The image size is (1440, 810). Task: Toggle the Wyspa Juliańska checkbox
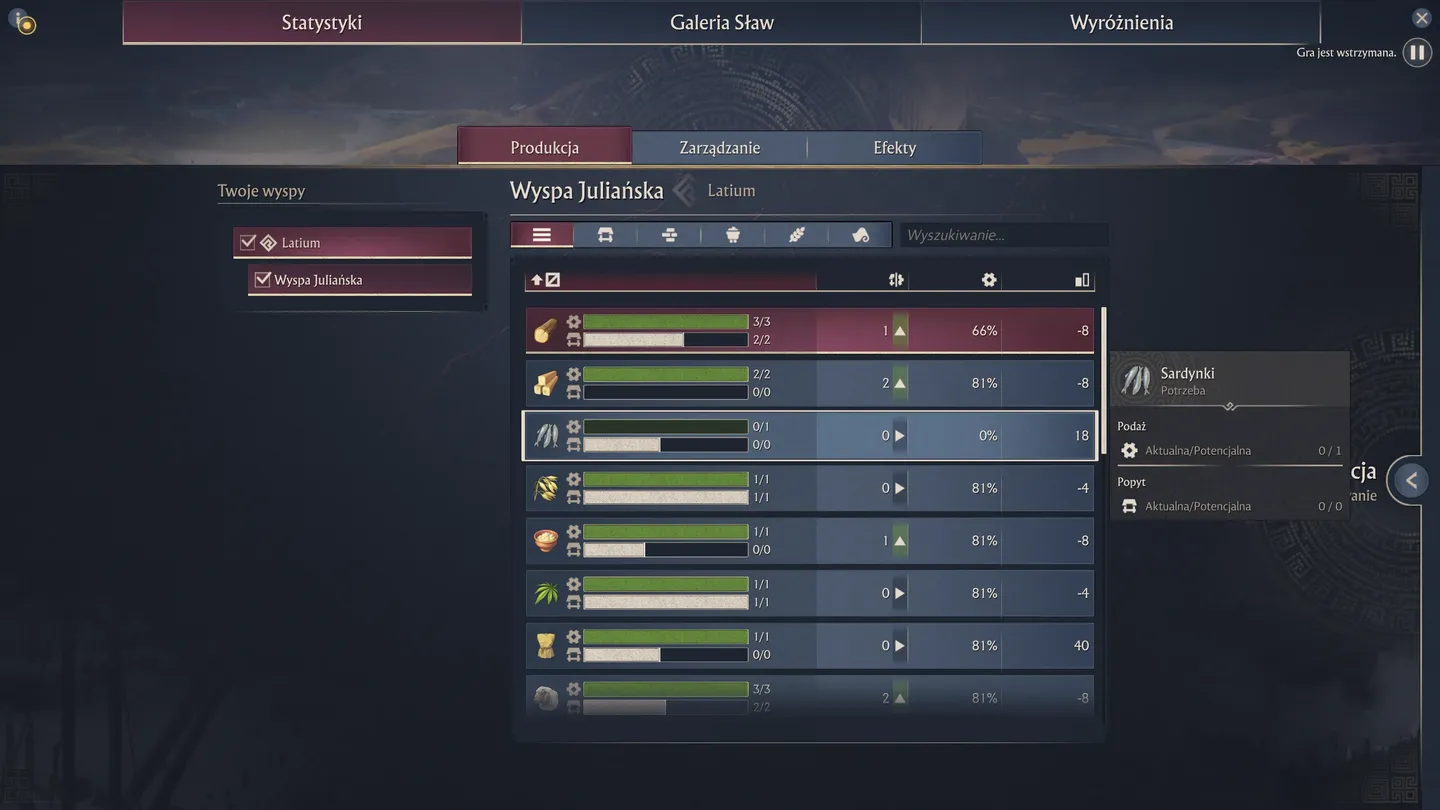(x=263, y=280)
